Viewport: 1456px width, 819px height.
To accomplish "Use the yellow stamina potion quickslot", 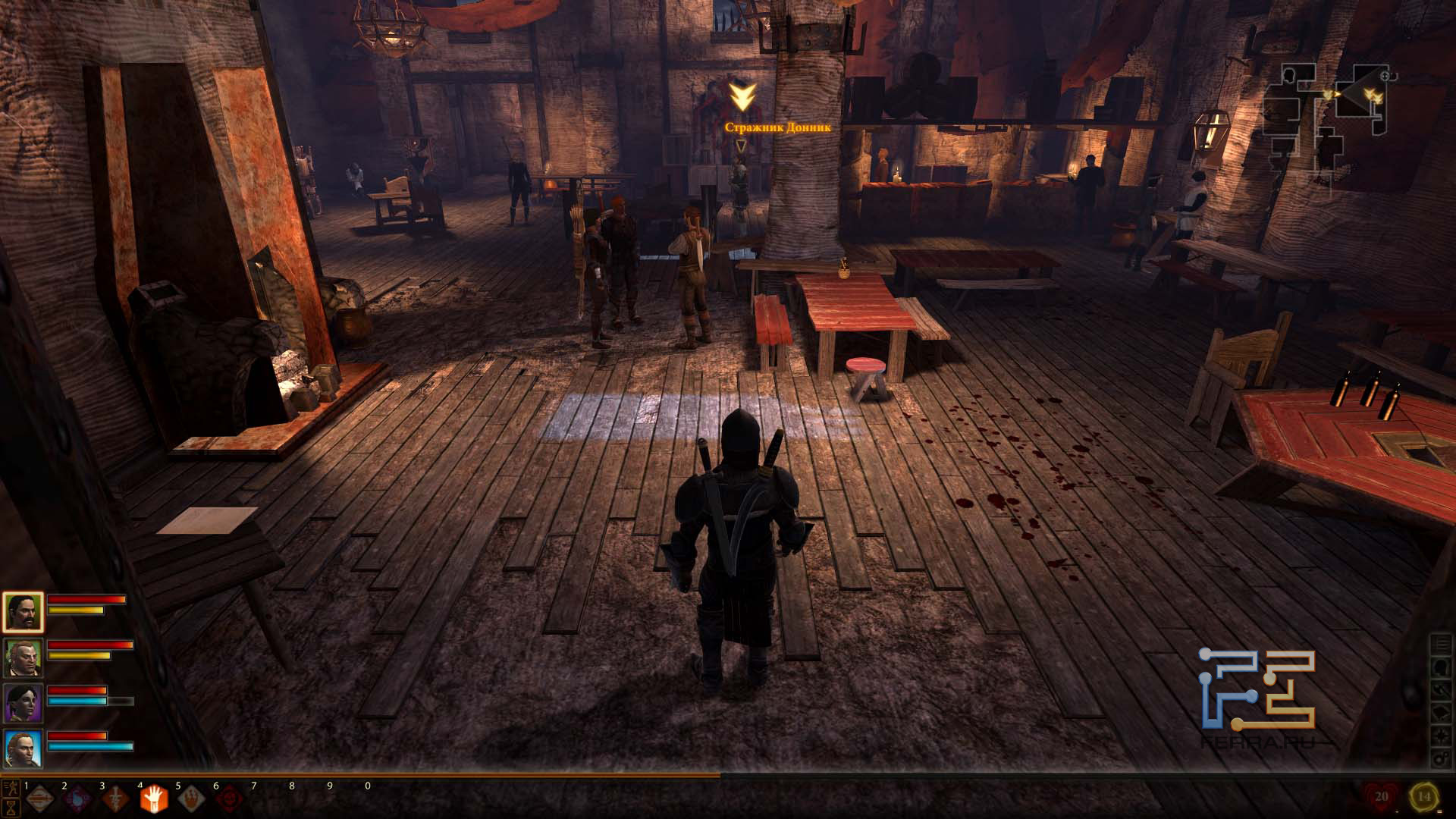I will point(1423,796).
